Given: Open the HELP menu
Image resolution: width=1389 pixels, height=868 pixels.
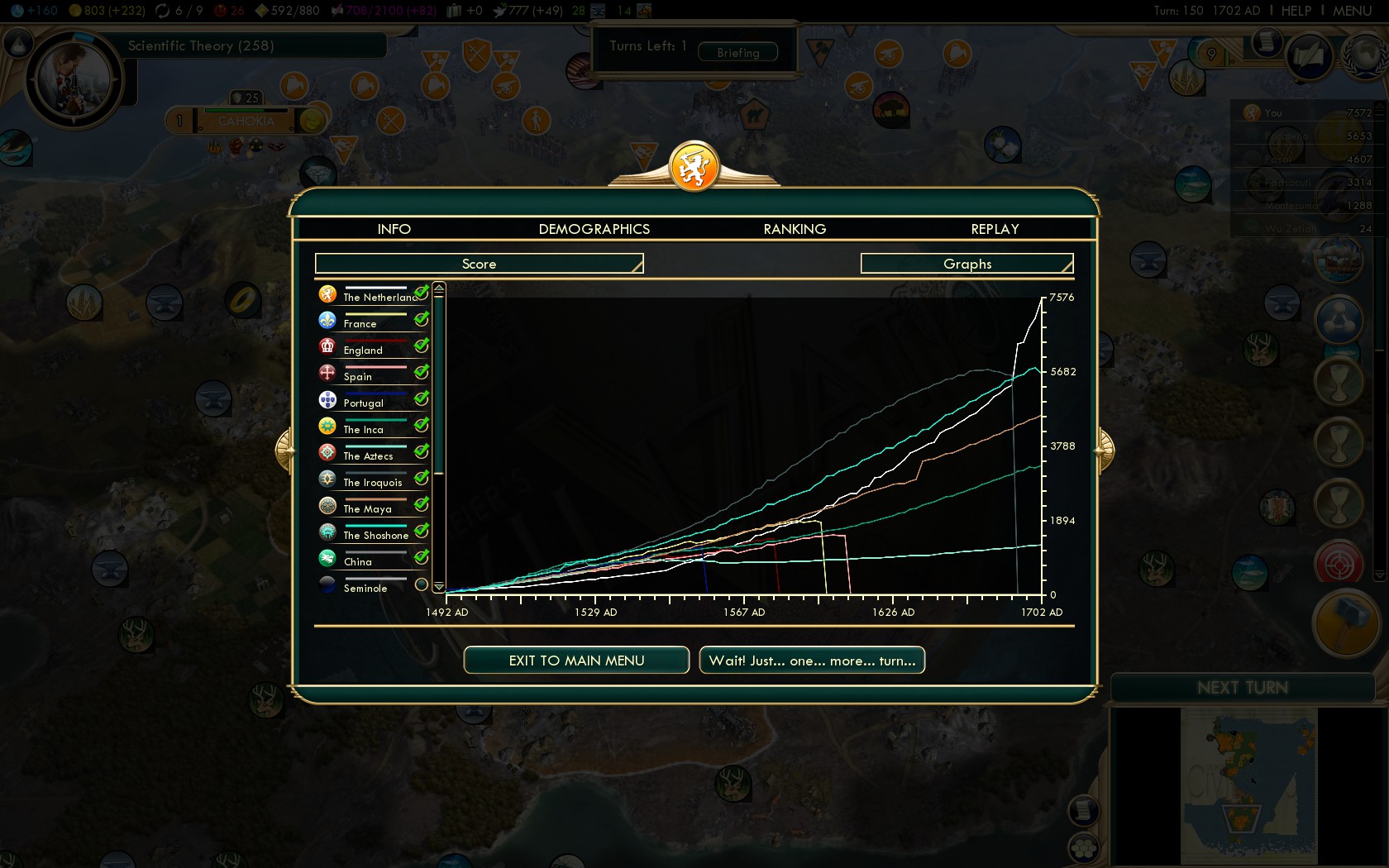Looking at the screenshot, I should click(x=1296, y=11).
